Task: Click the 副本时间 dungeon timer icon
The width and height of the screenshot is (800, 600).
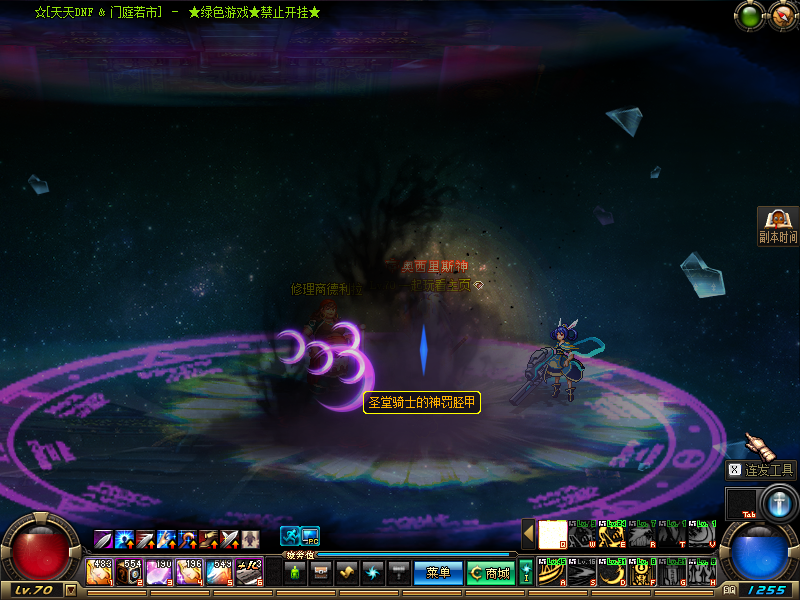Action: click(777, 225)
